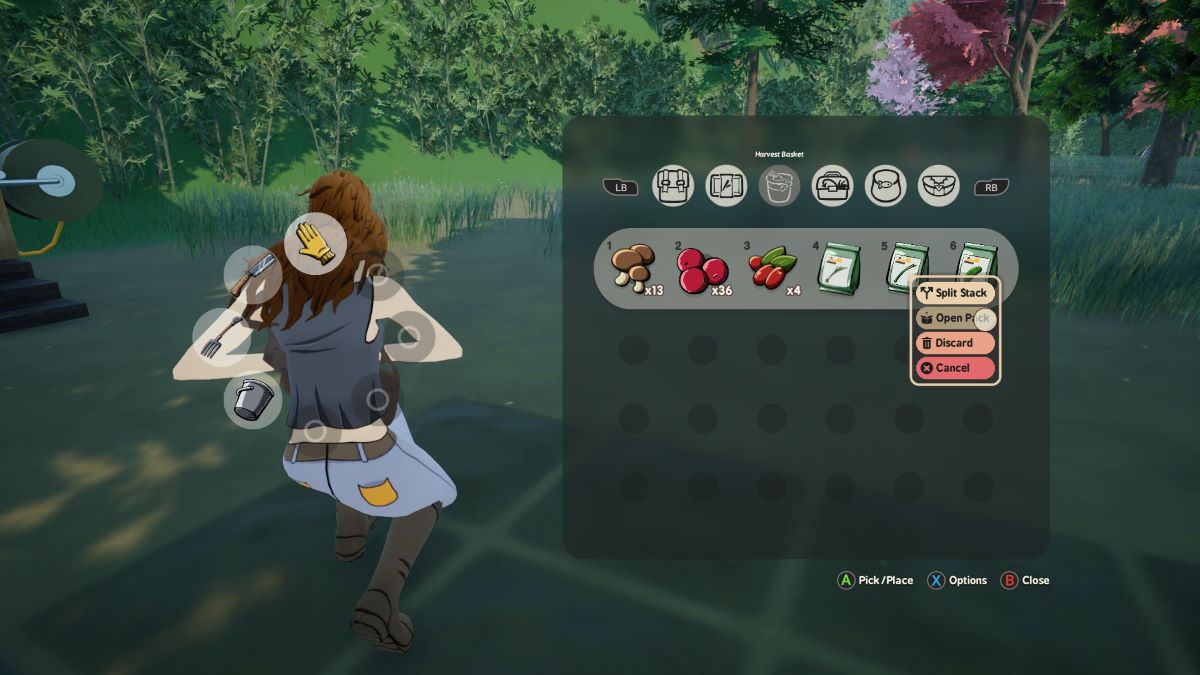The width and height of the screenshot is (1200, 675).
Task: Pick the red berries stack of 36
Action: (702, 270)
